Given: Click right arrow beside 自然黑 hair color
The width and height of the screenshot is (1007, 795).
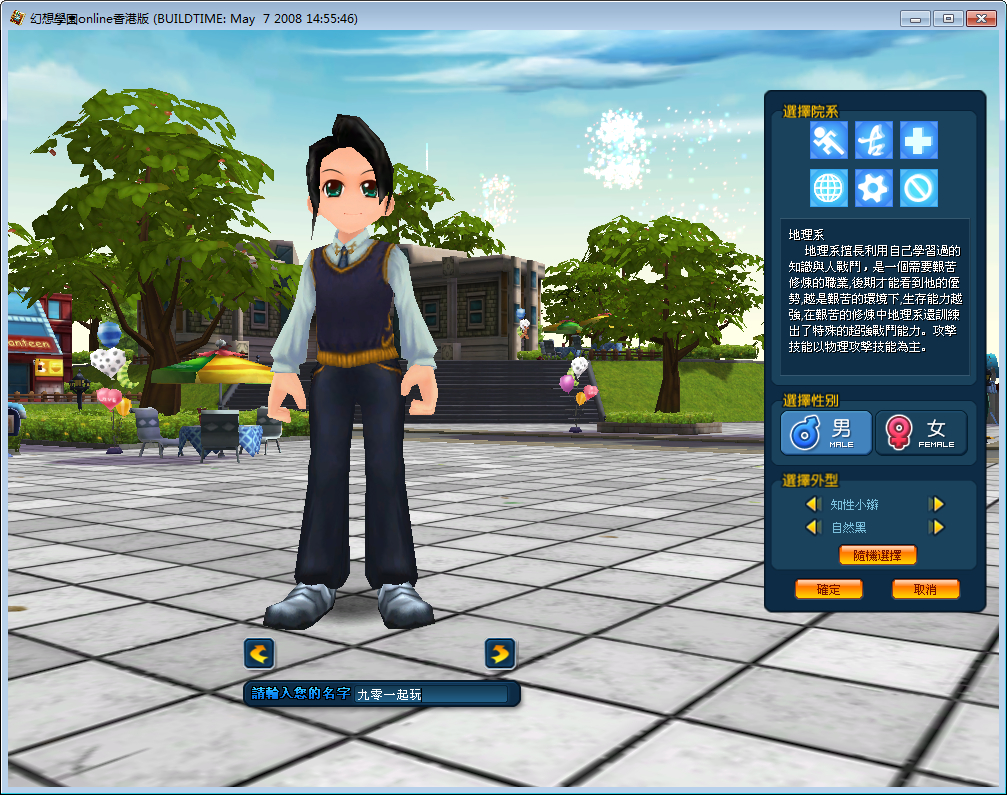Looking at the screenshot, I should (937, 527).
